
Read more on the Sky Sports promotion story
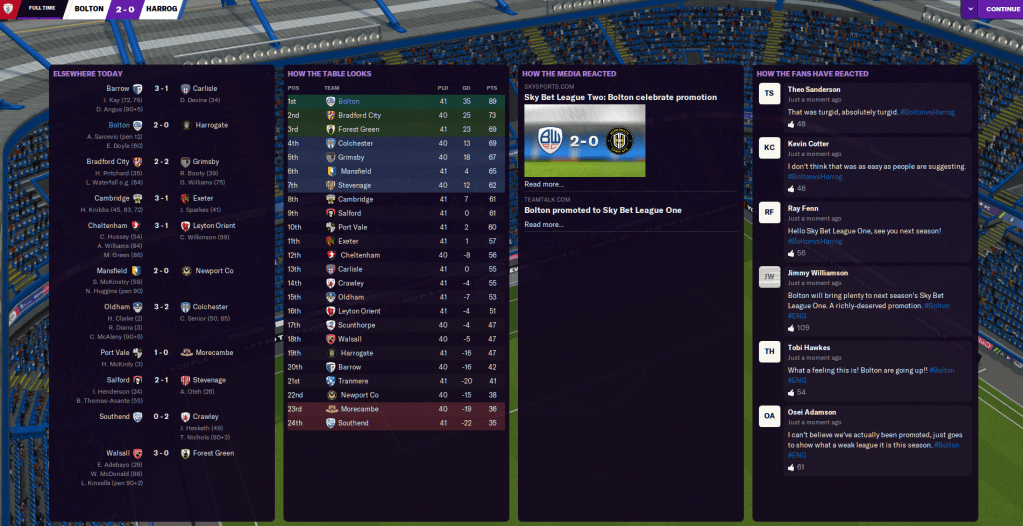544,184
